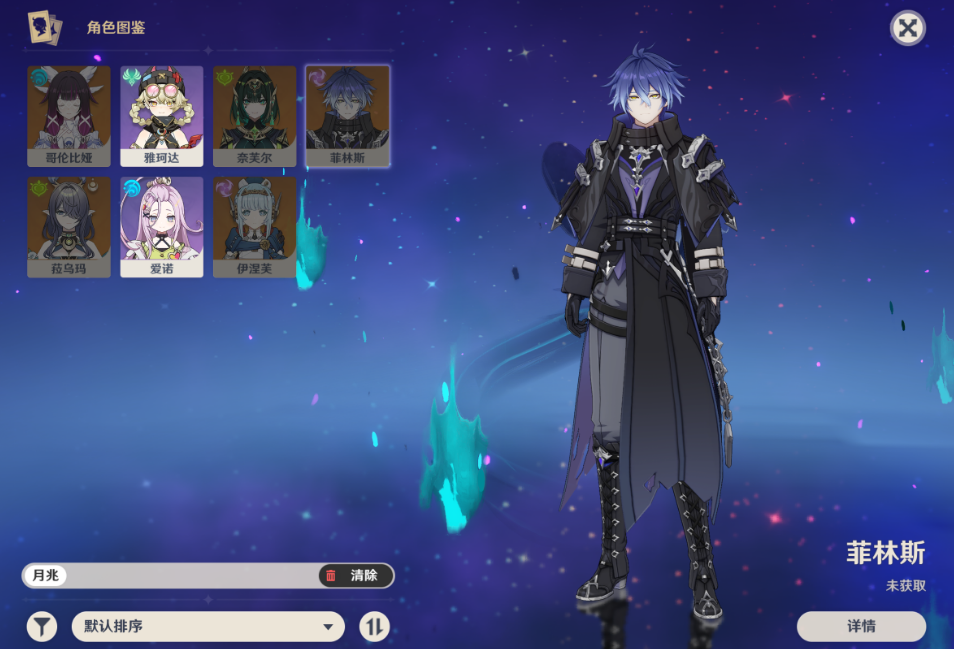Open 详情 details for 菲林斯
This screenshot has width=954, height=649.
tap(861, 627)
